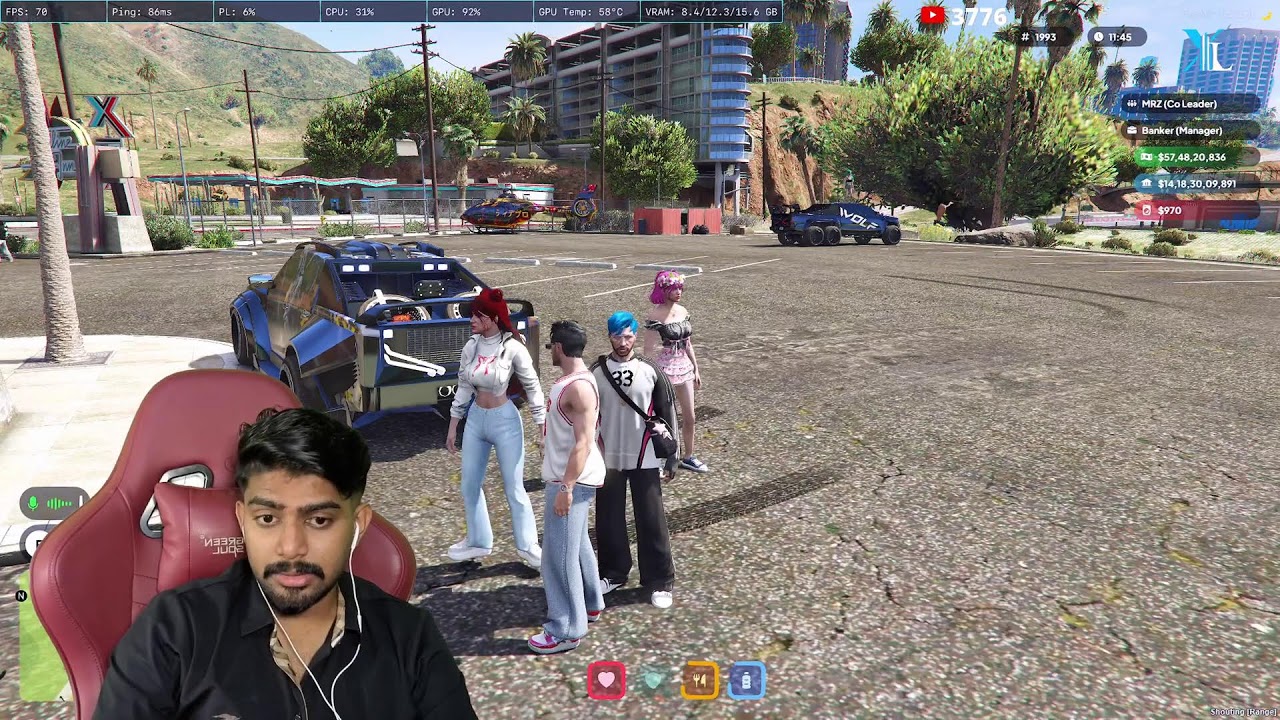The image size is (1280, 720).
Task: Toggle the microphone voice indicator
Action: coord(35,504)
